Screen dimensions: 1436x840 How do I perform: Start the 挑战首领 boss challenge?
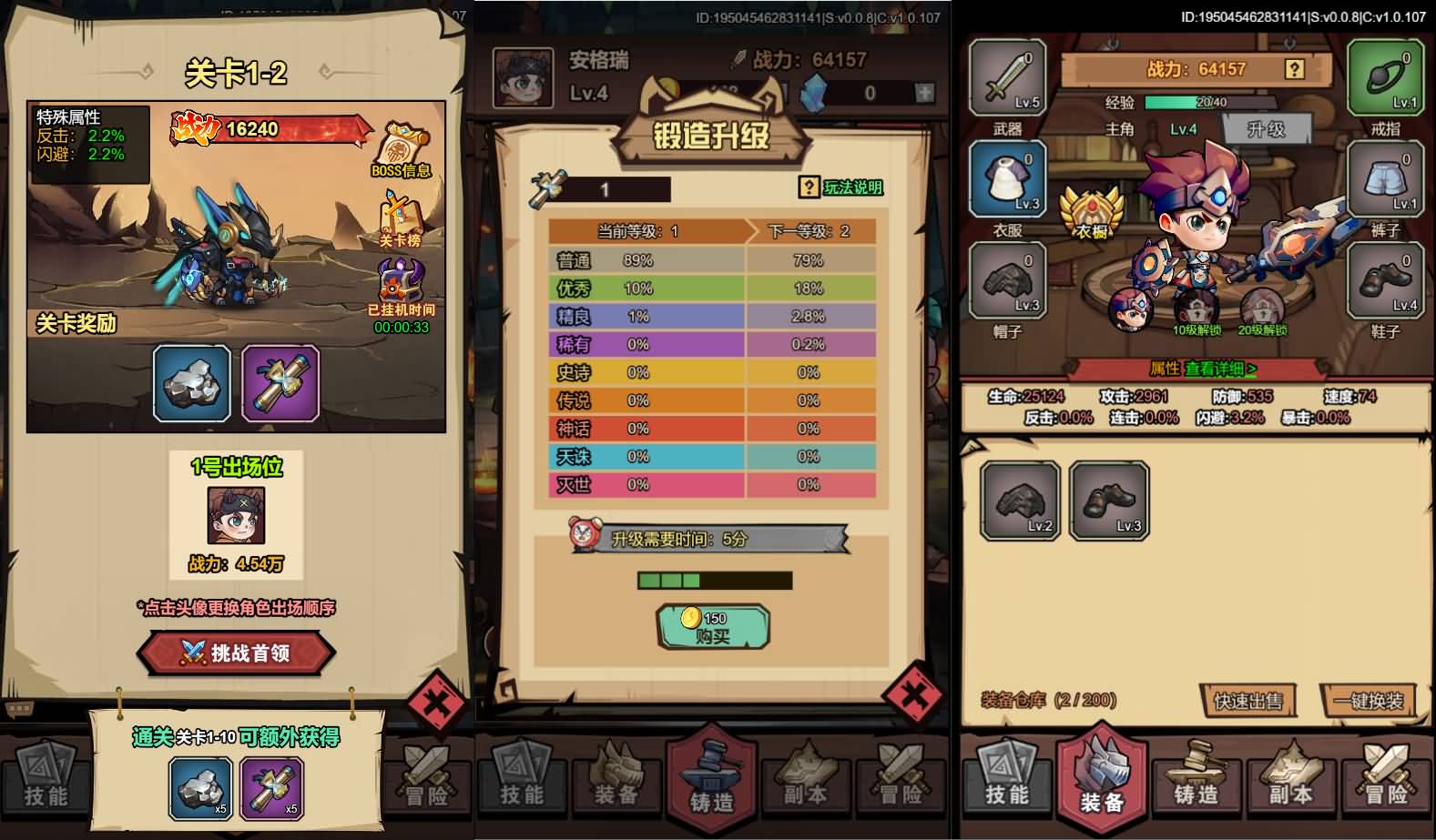pos(237,653)
